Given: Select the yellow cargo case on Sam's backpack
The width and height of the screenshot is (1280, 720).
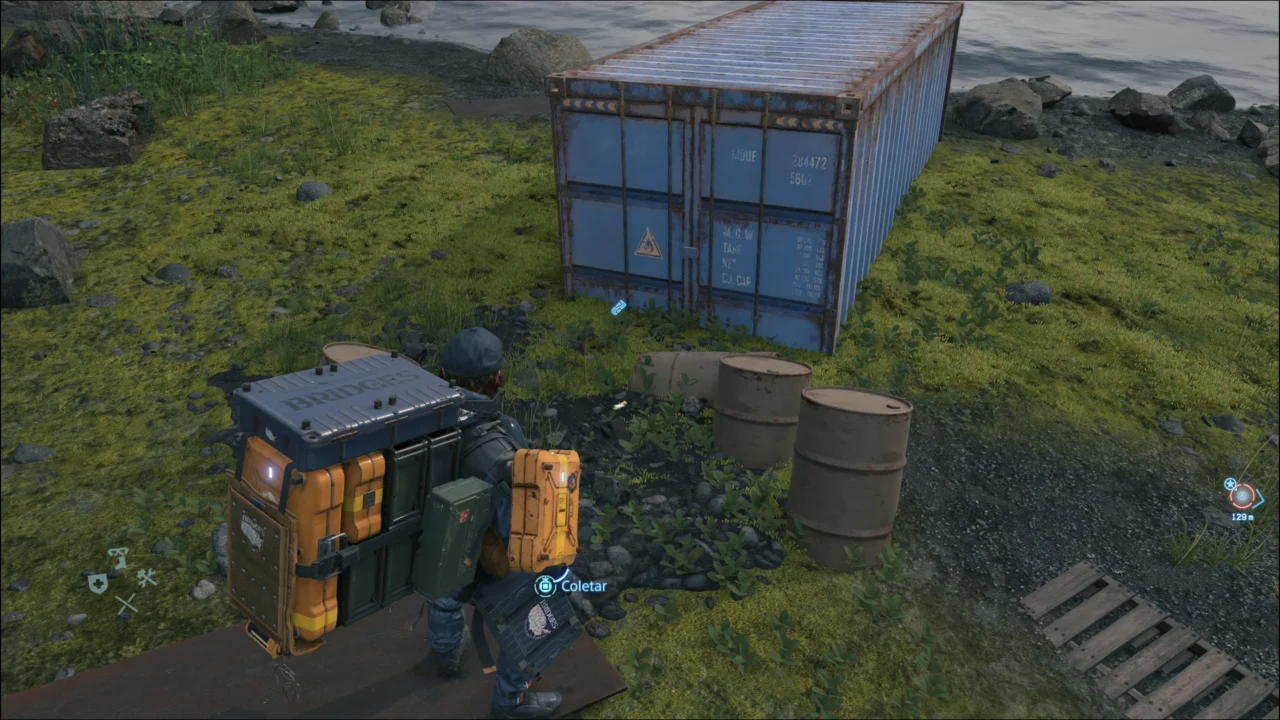Looking at the screenshot, I should coord(545,505).
